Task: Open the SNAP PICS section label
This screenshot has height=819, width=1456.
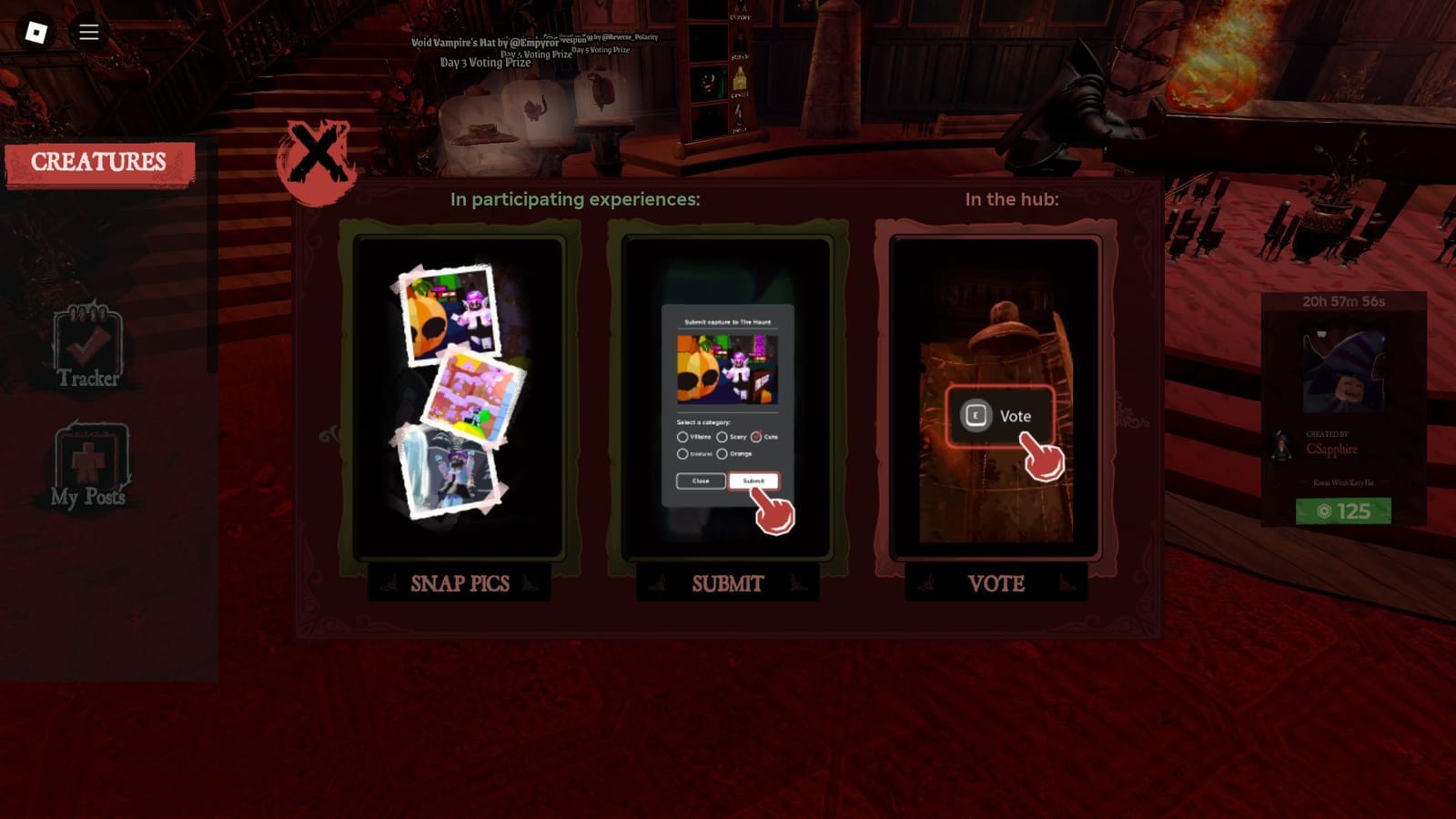Action: coord(460,583)
